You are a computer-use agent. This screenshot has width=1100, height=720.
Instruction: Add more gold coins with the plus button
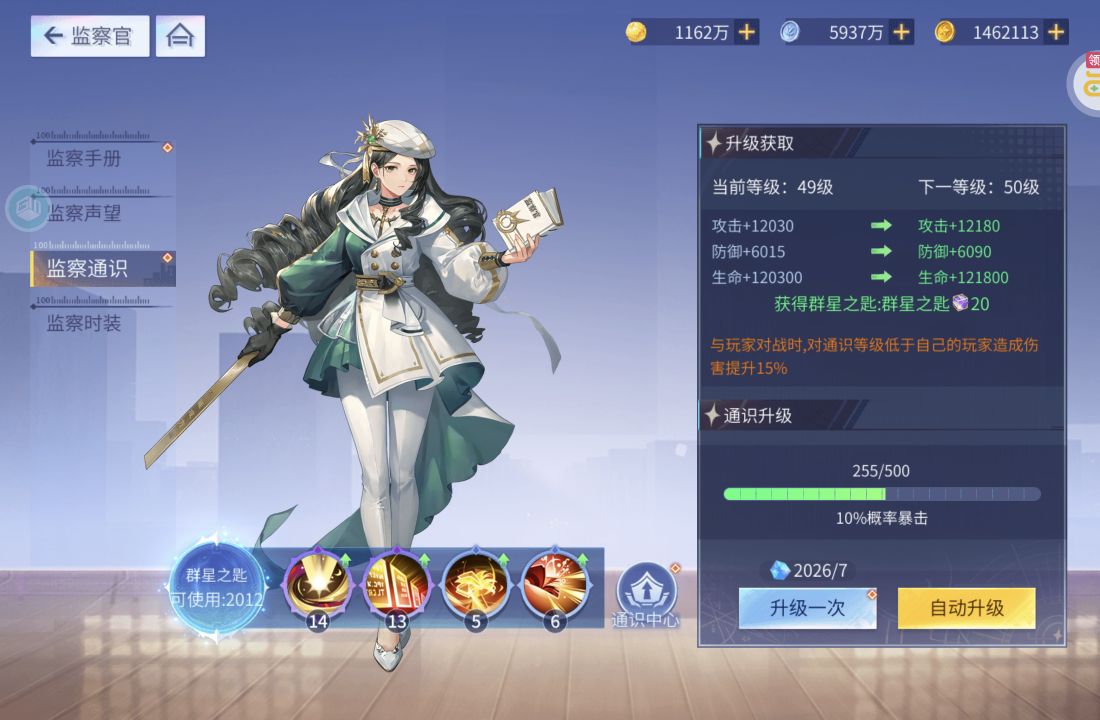[746, 32]
